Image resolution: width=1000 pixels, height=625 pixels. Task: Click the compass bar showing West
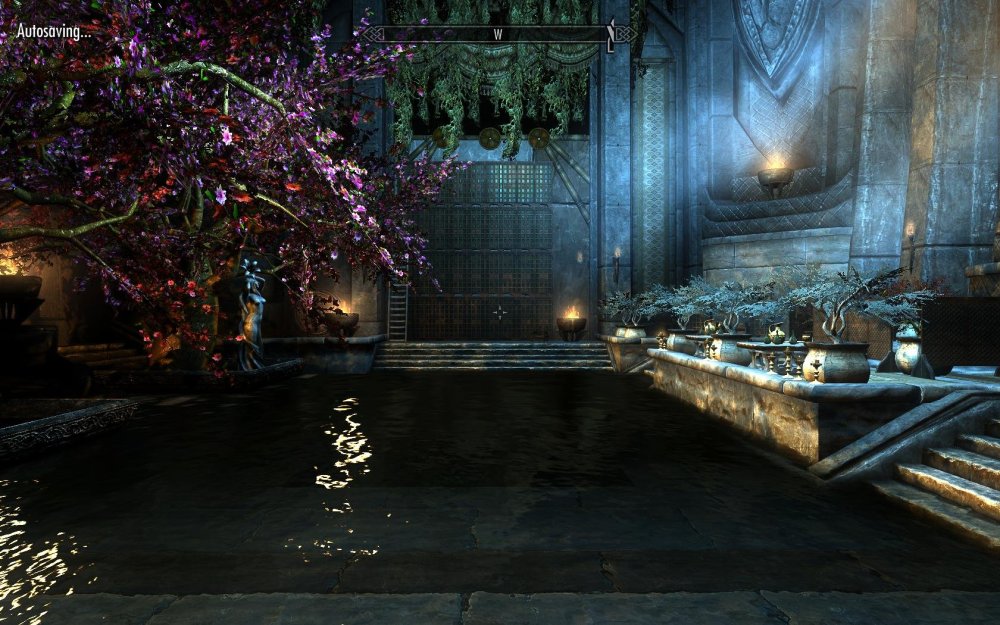(498, 34)
